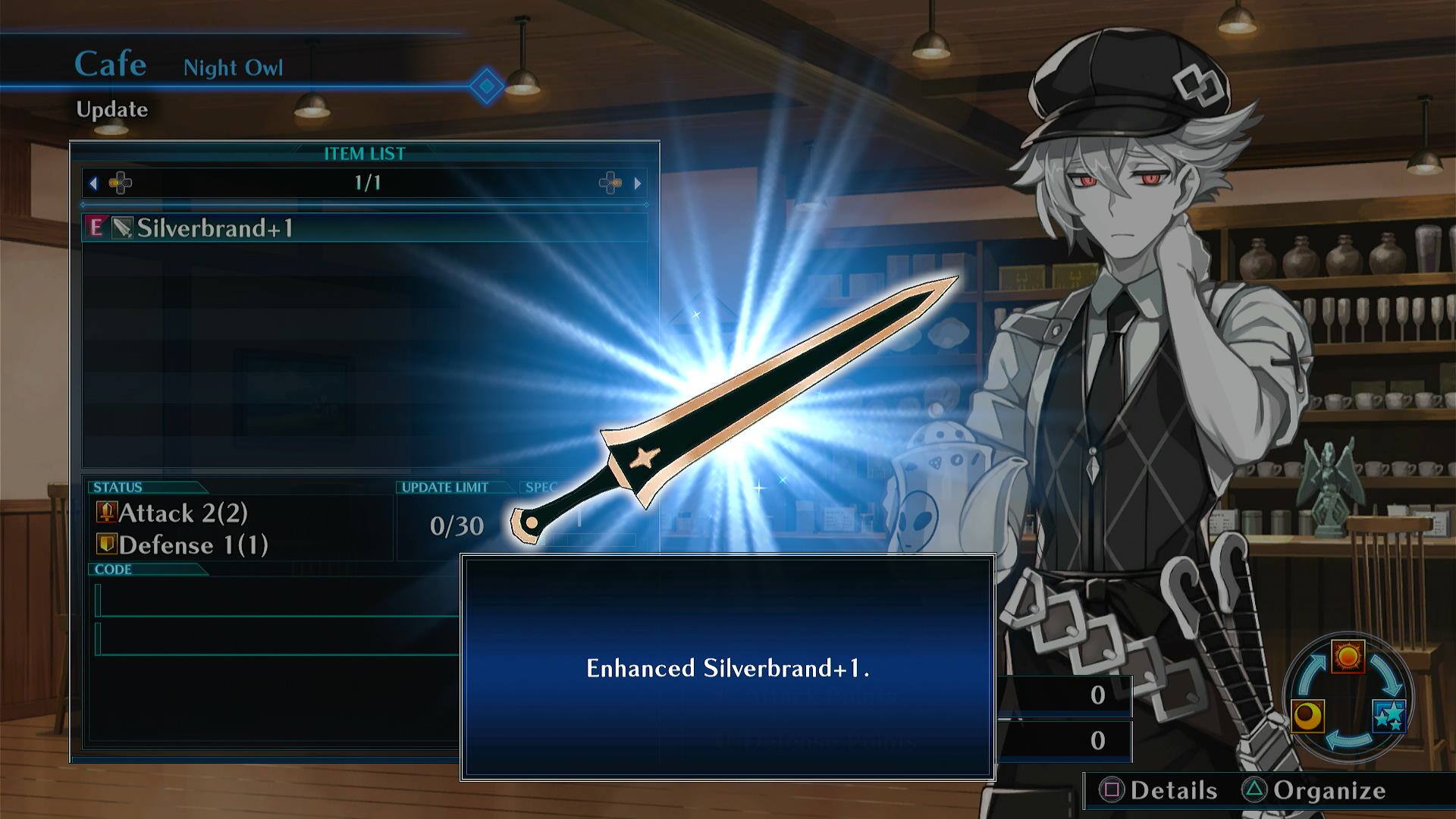Click the sword icon beside Silverbrand+1
This screenshot has width=1456, height=819.
[121, 226]
